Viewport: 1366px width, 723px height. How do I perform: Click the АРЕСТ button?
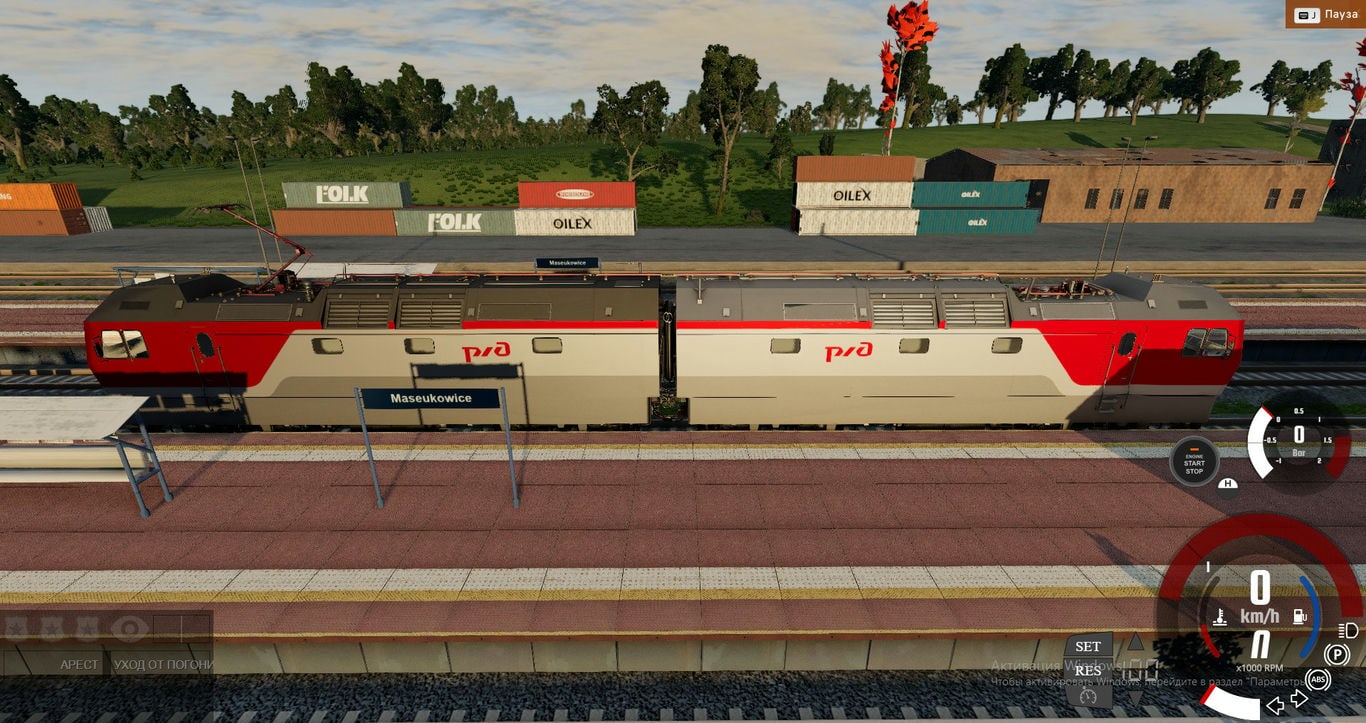(80, 664)
